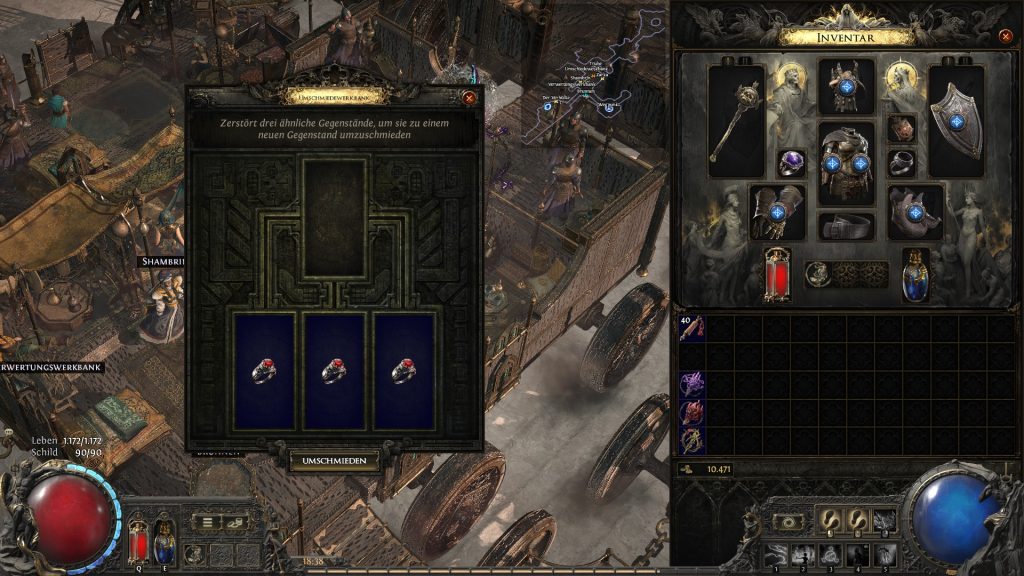Image resolution: width=1024 pixels, height=576 pixels.
Task: Open the shop coins button on HUD
Action: click(x=237, y=521)
